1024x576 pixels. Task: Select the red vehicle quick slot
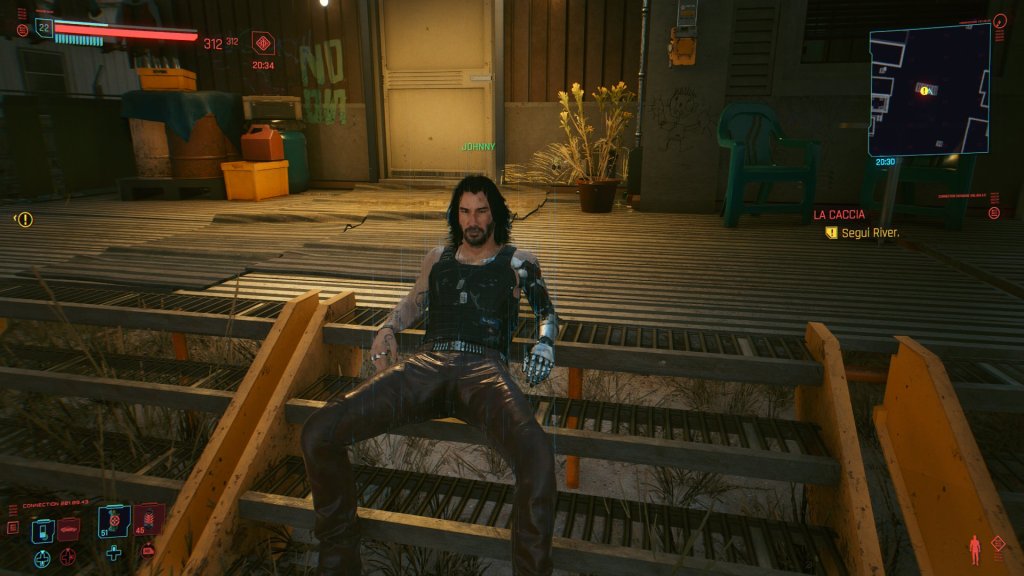(68, 528)
